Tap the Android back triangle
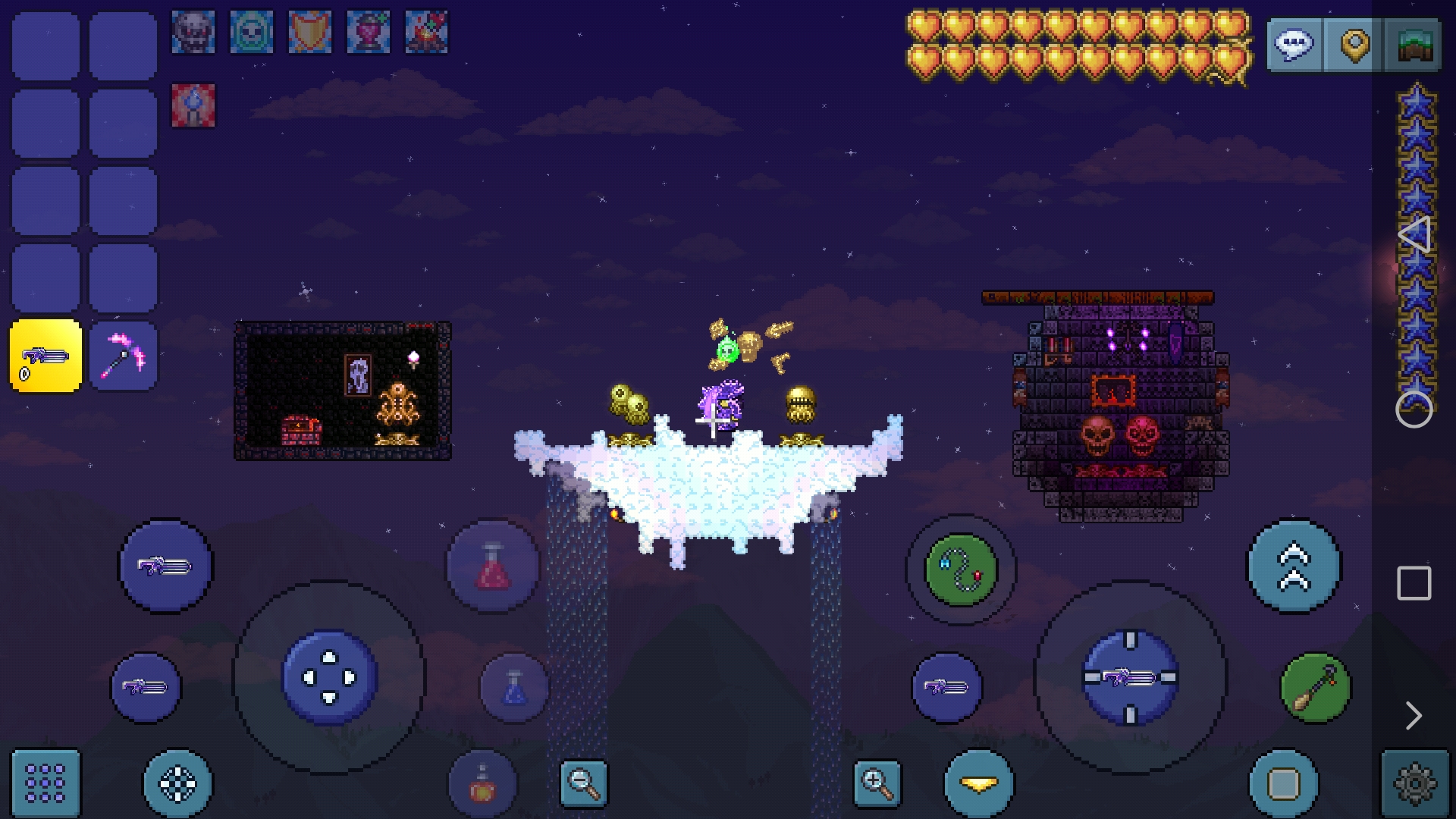The image size is (1456, 819). (x=1414, y=235)
